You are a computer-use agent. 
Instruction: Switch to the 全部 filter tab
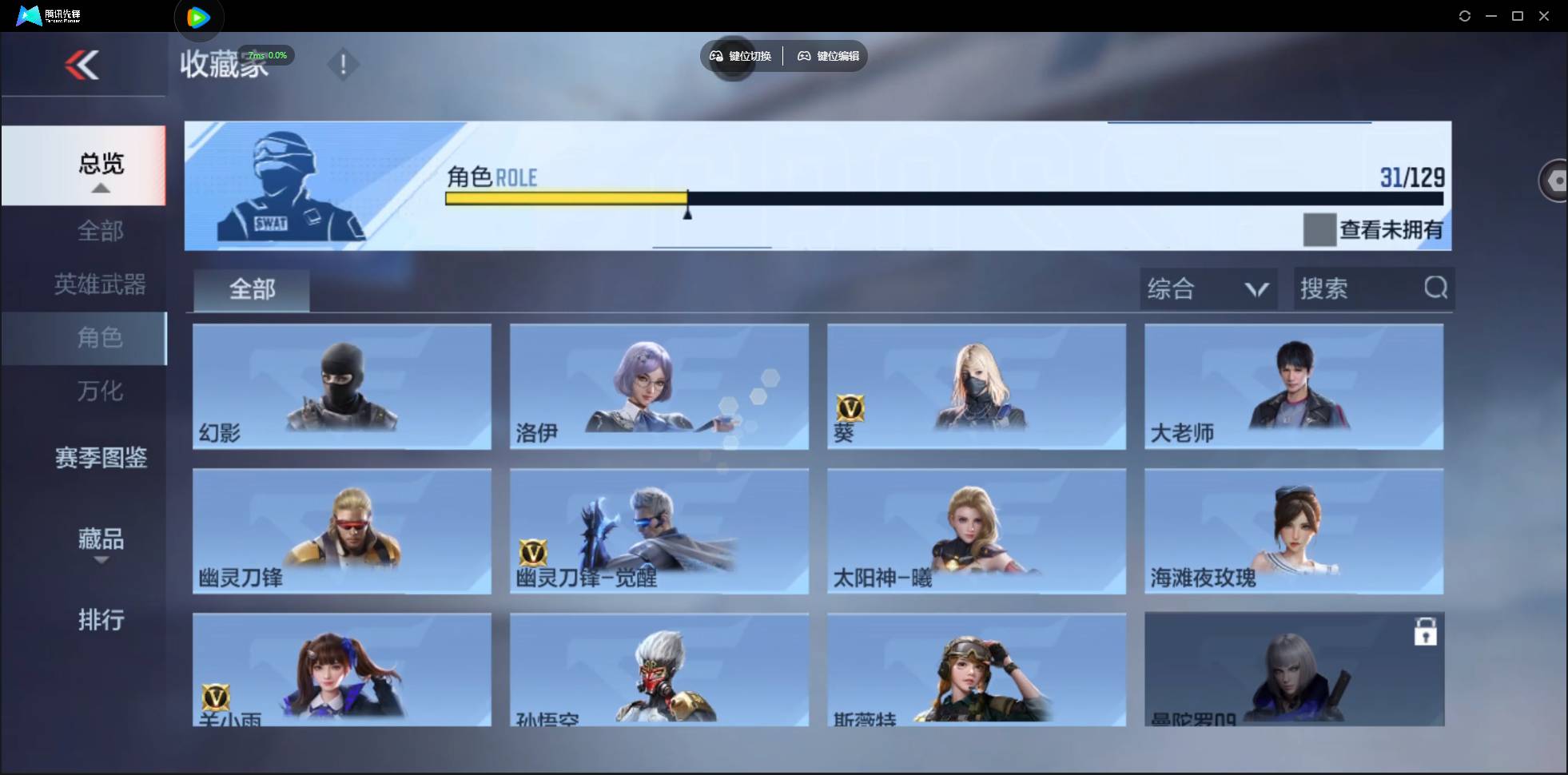[251, 289]
